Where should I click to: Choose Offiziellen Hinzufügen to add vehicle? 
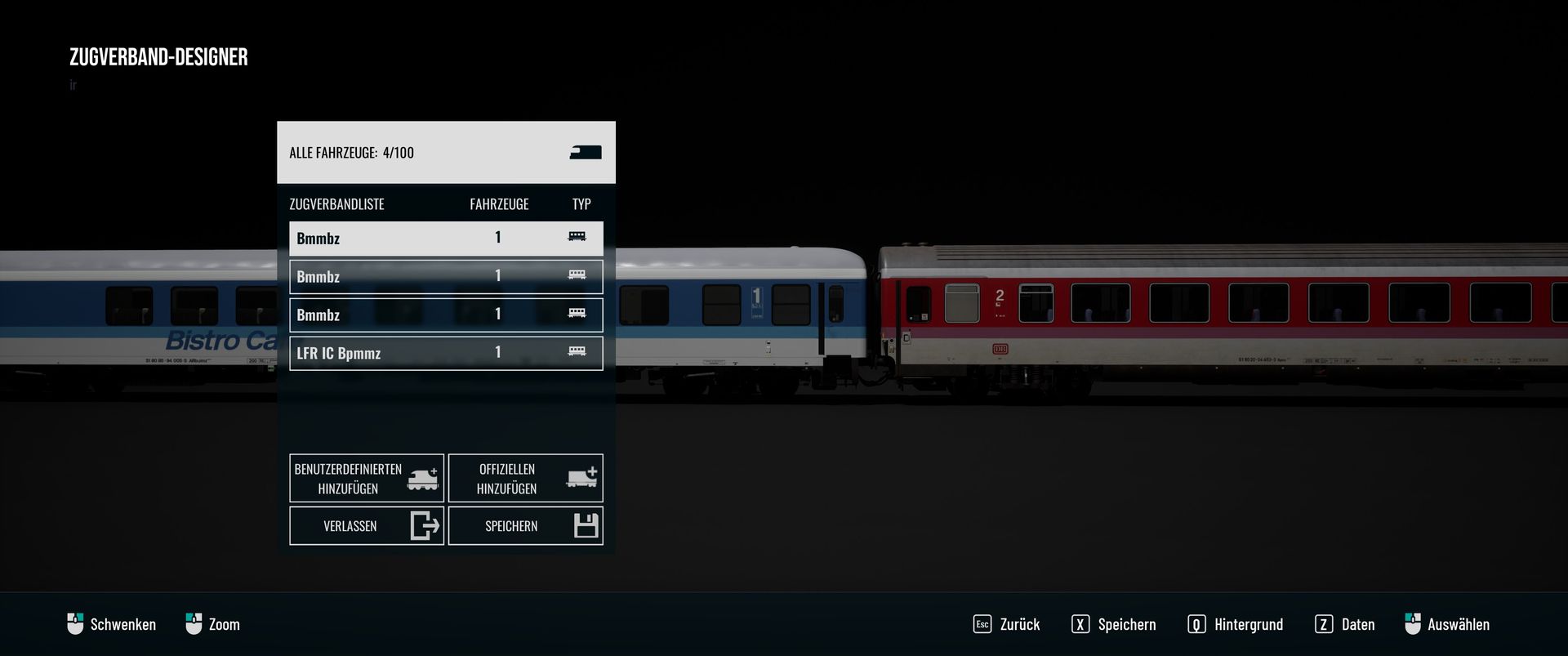525,478
